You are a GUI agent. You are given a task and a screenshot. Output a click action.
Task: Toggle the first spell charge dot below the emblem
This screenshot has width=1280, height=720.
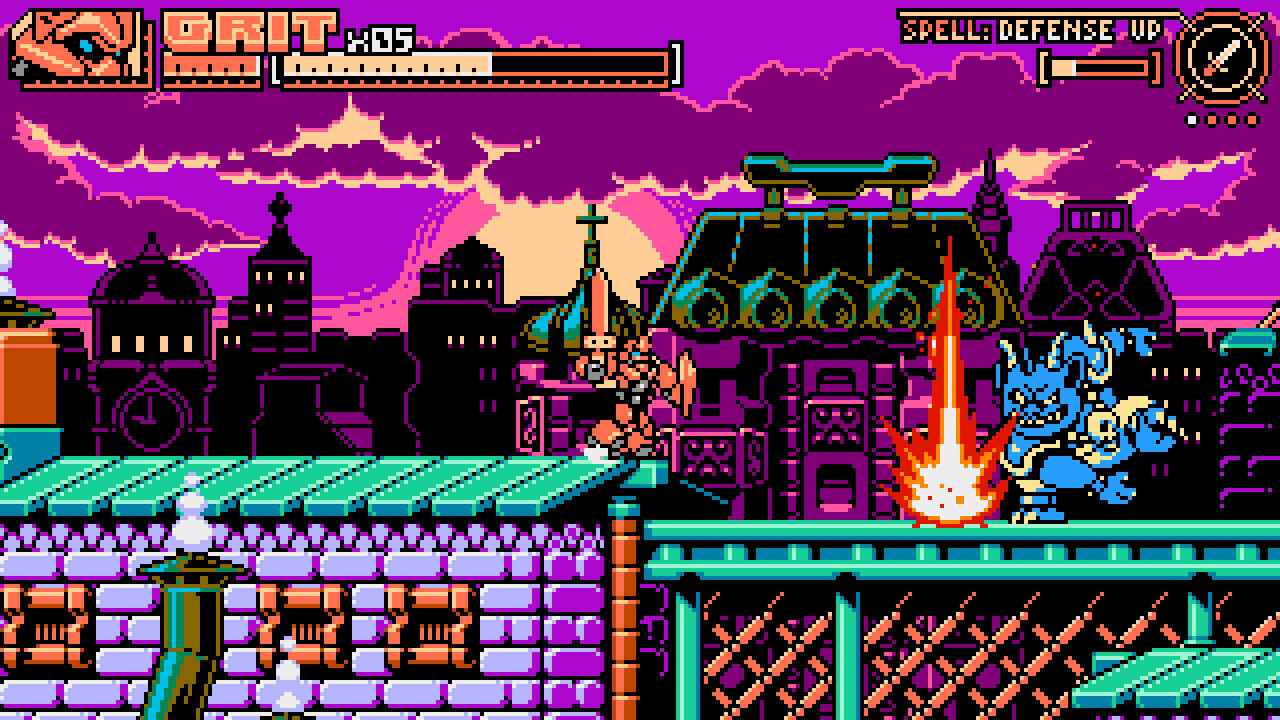click(x=1192, y=121)
